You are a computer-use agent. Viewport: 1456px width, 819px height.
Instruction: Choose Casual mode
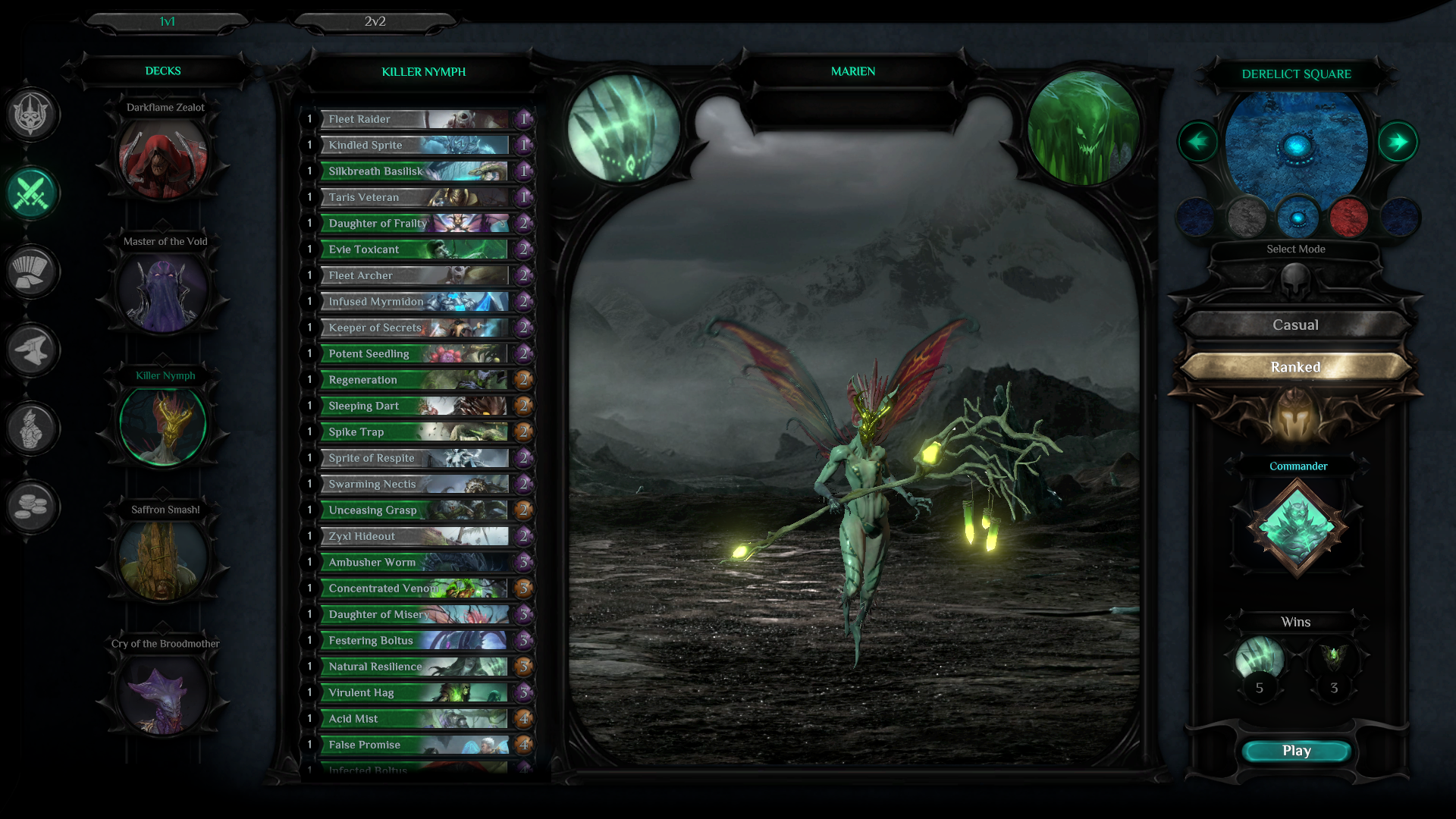click(x=1295, y=325)
